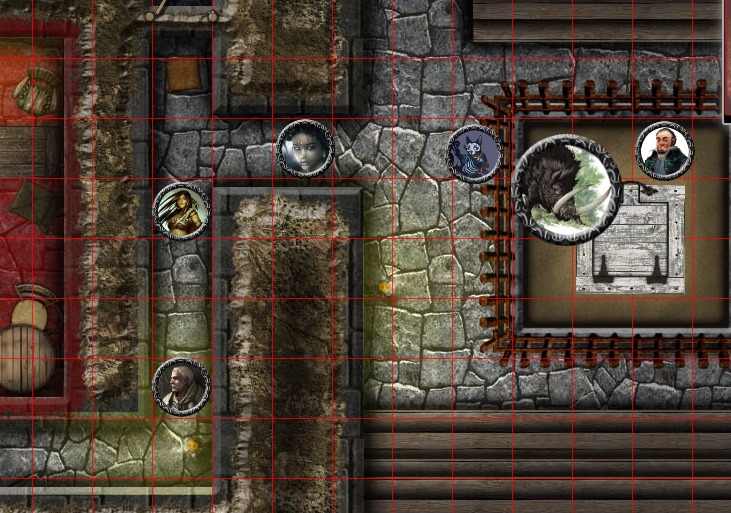Select the balding man in dark coat token

pos(664,151)
